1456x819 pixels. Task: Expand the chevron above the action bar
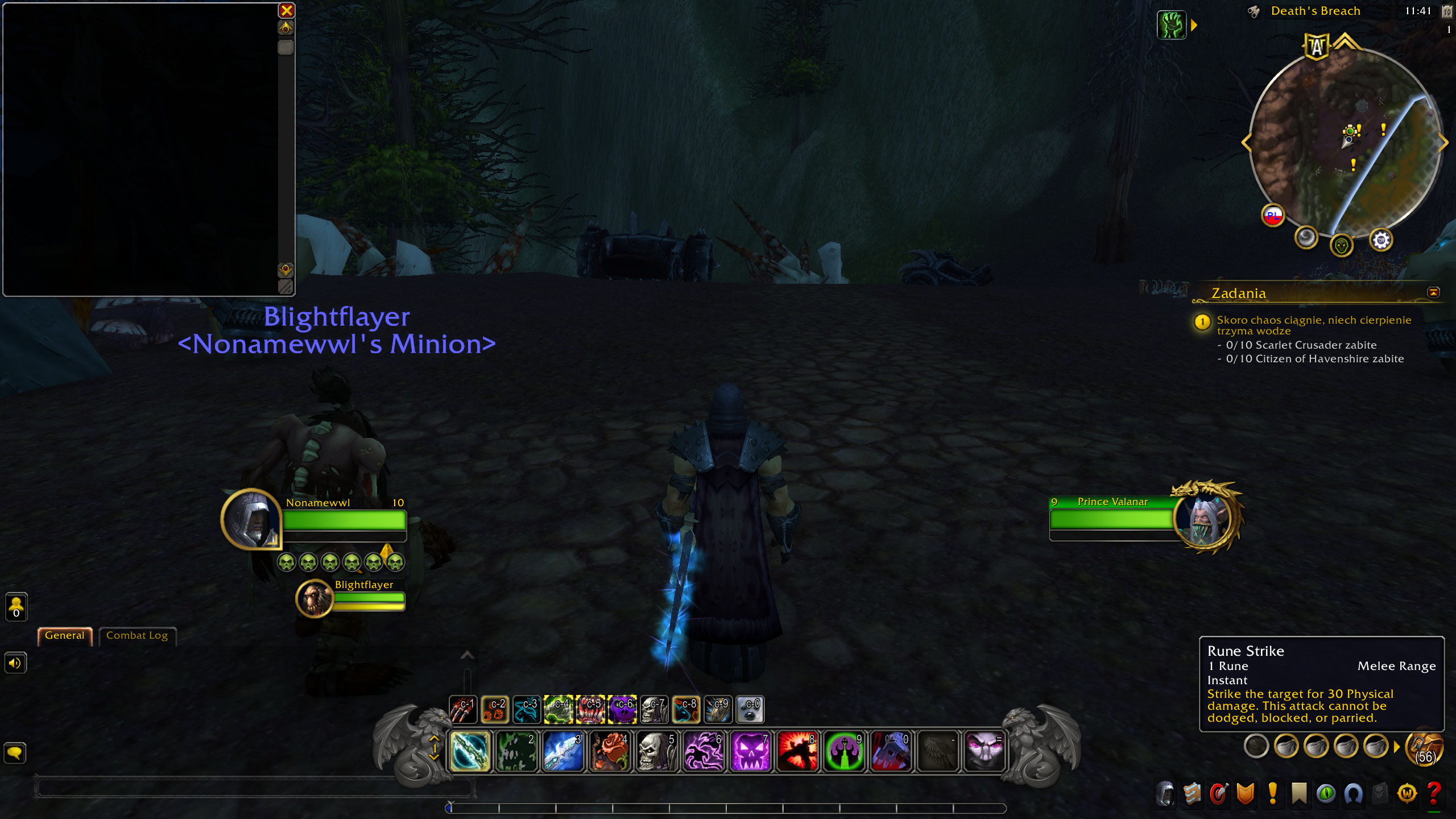click(x=468, y=655)
